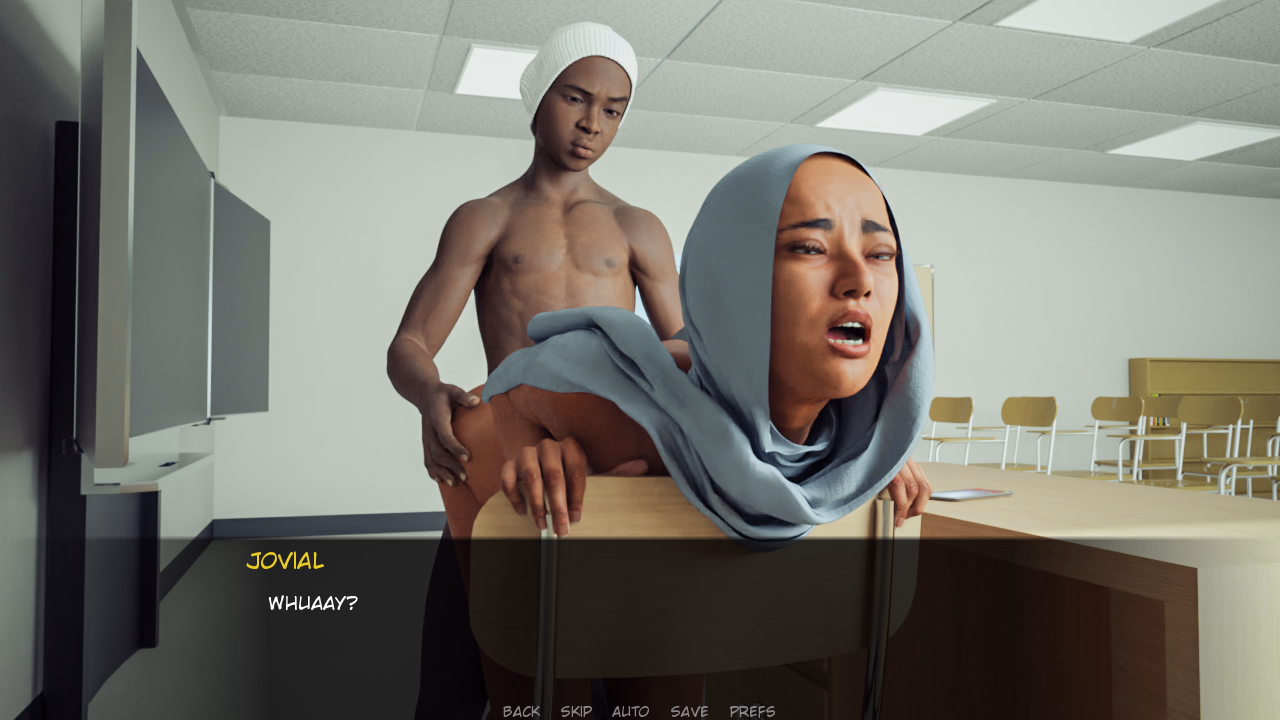Image resolution: width=1280 pixels, height=720 pixels.
Task: Click the speaker name JOVIAL
Action: pyautogui.click(x=284, y=561)
